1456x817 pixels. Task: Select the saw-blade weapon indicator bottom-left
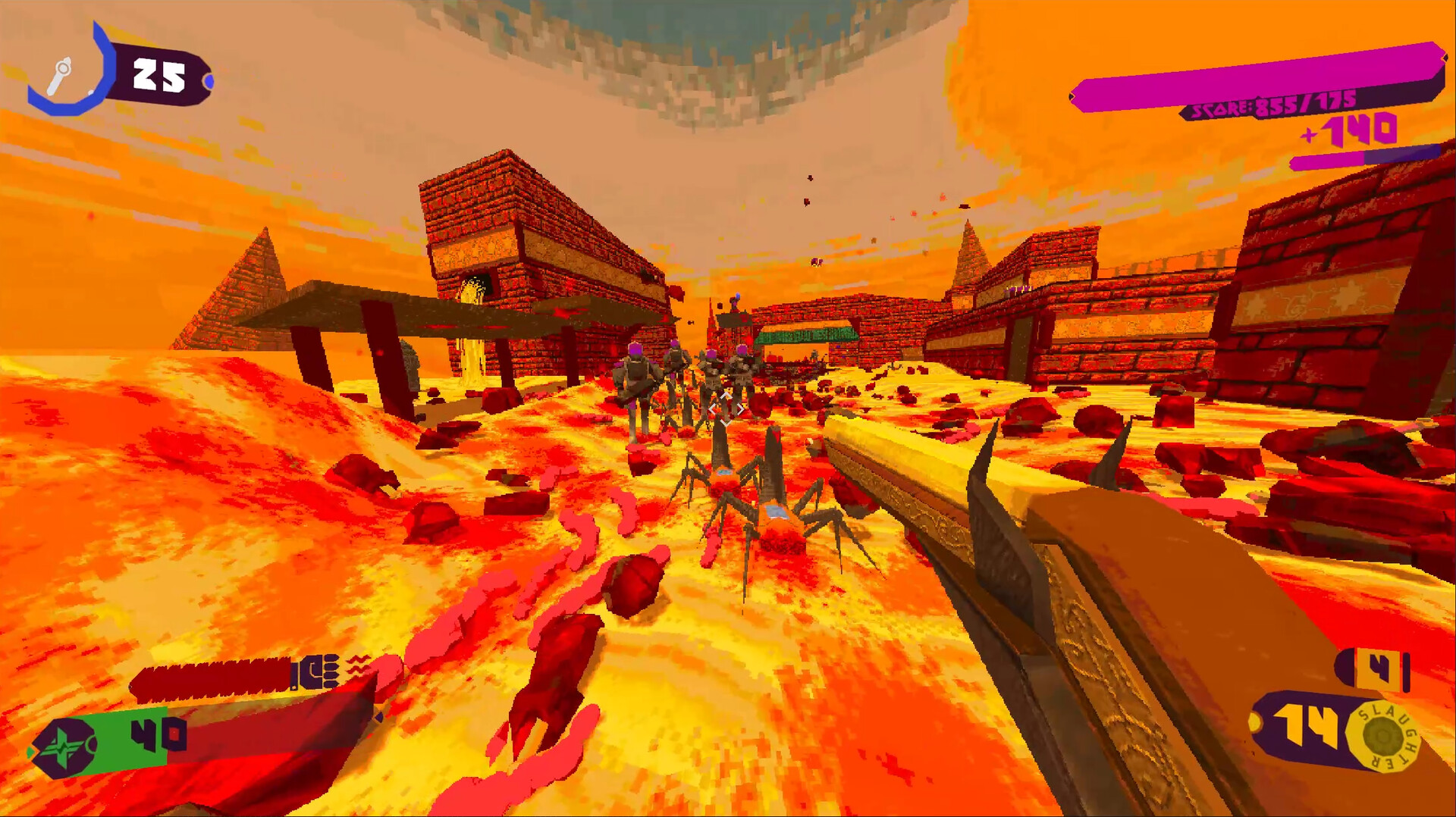pyautogui.click(x=212, y=675)
